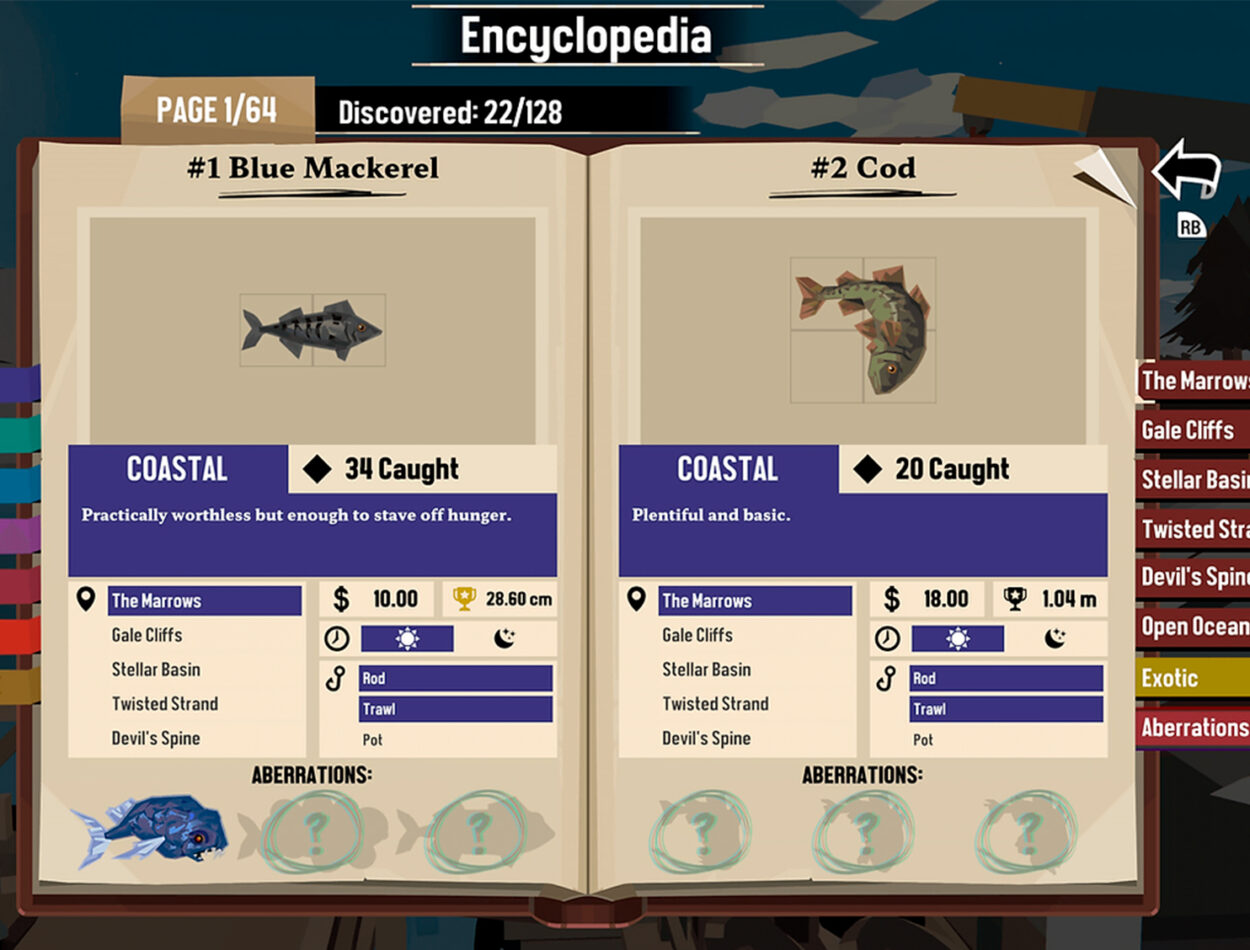Select the Cod fish picture
Screen dimensions: 1250x950
(x=863, y=330)
